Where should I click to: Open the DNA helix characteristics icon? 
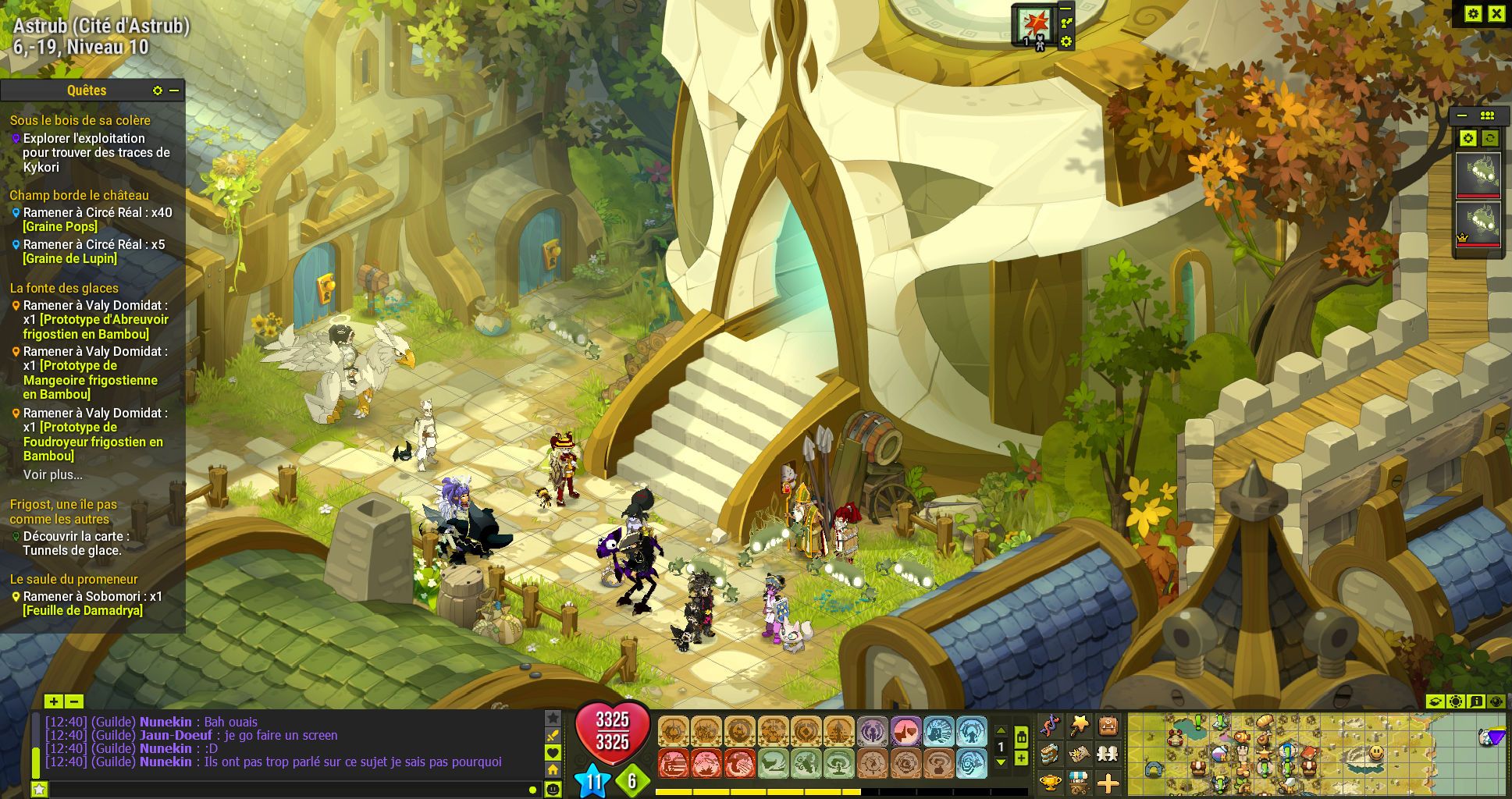pos(1050,726)
